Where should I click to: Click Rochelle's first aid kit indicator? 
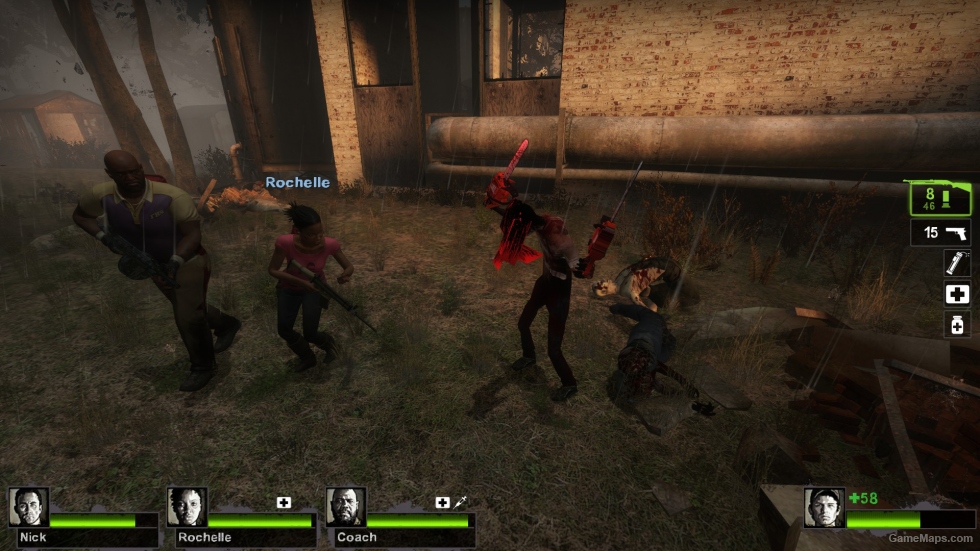click(284, 502)
